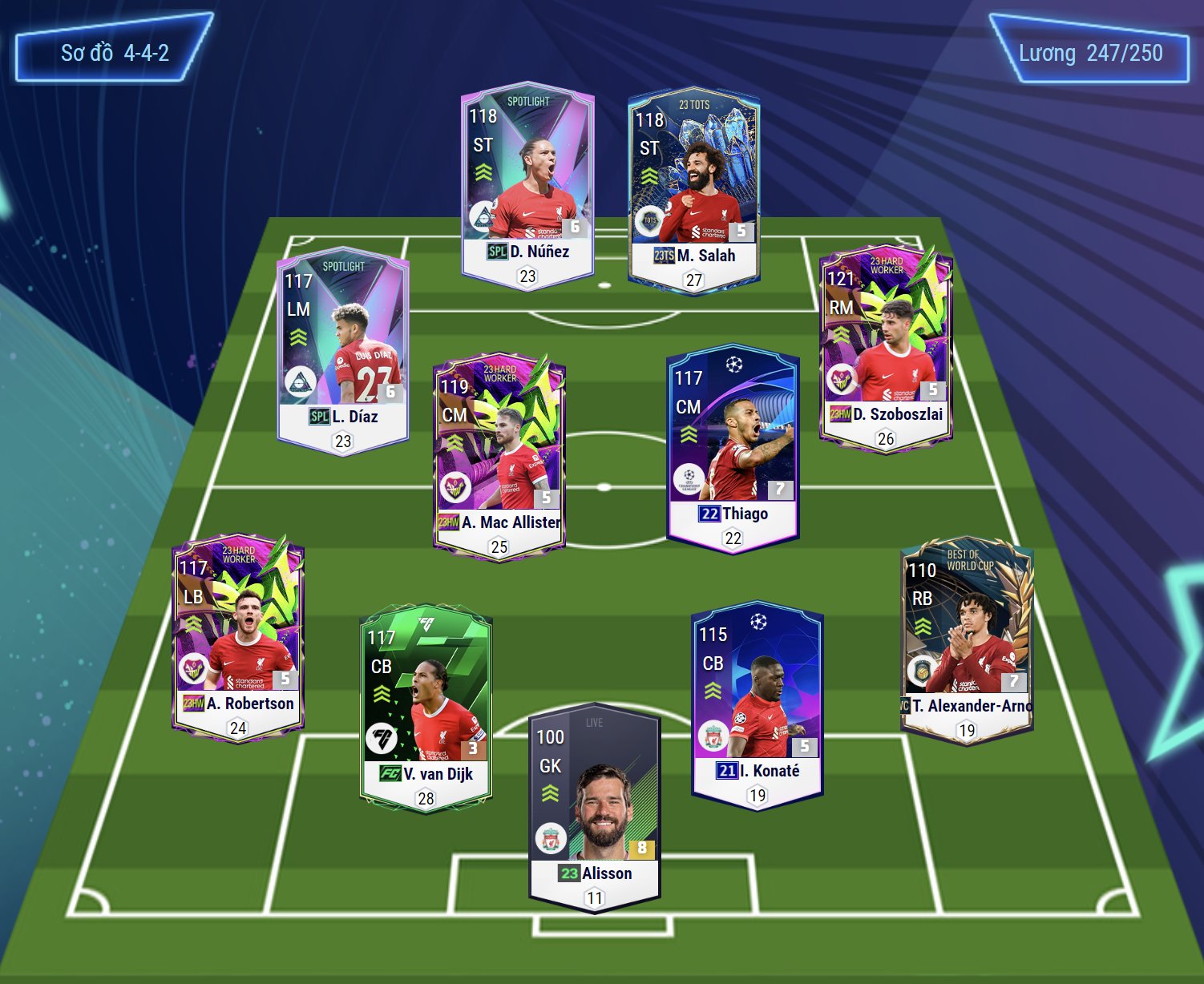1204x984 pixels.
Task: Pick the V. van Dijk centre back card
Action: pos(426,707)
